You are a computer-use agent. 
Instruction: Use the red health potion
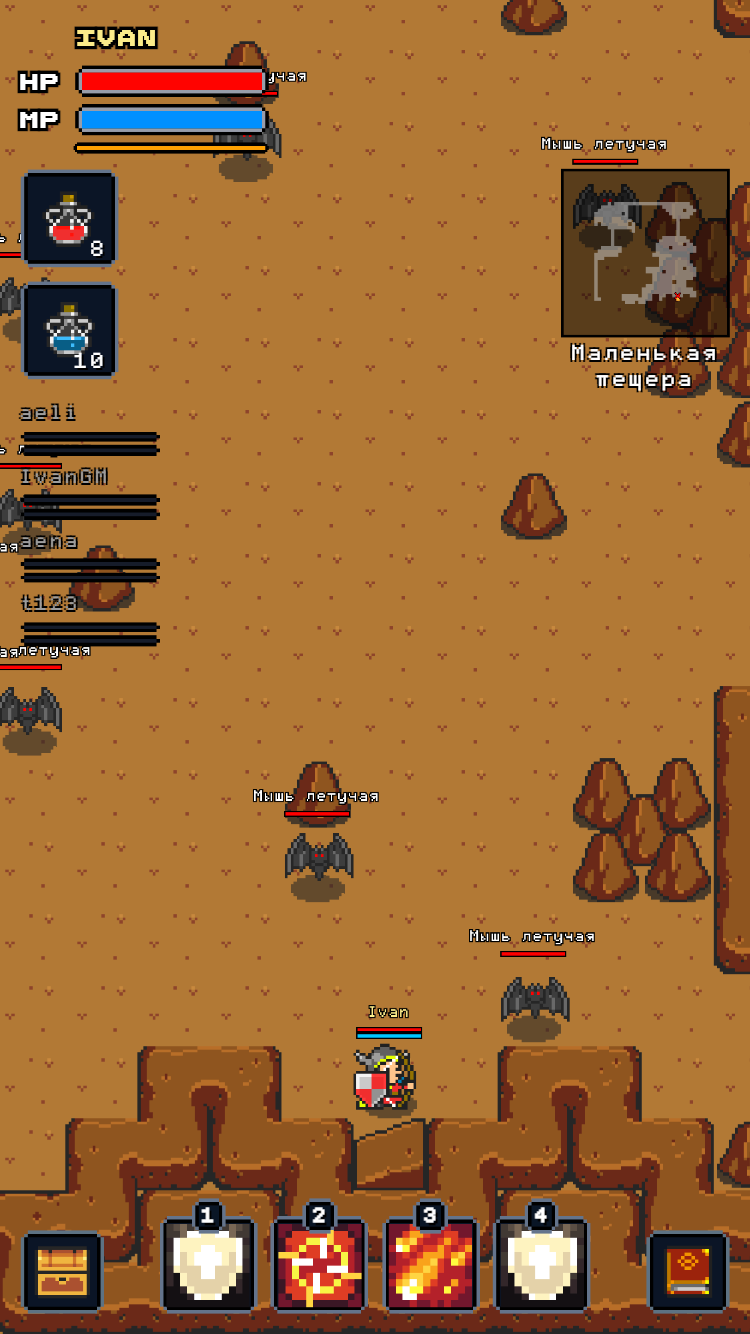[x=70, y=219]
